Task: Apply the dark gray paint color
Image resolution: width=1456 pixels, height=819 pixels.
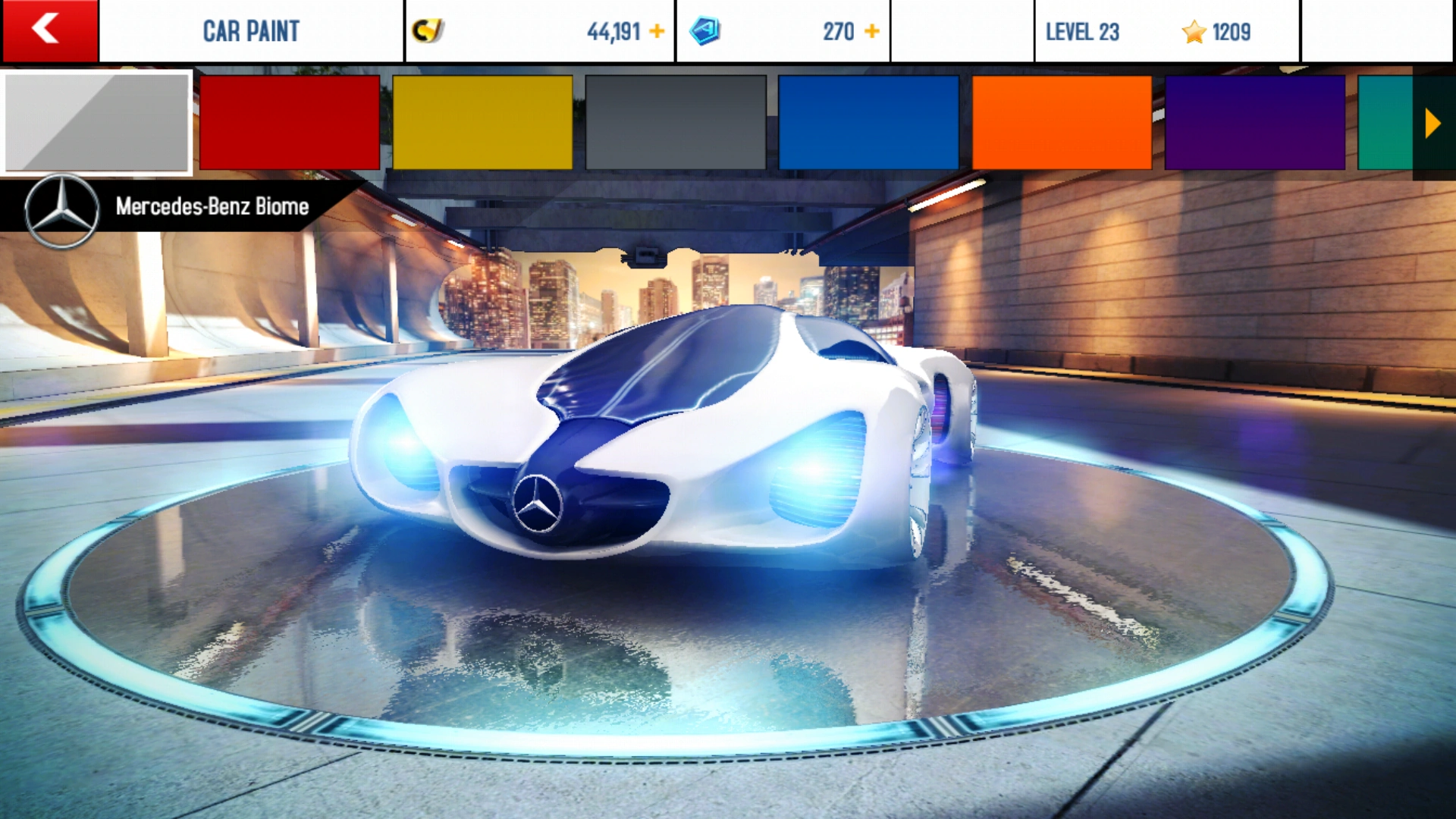Action: tap(676, 122)
